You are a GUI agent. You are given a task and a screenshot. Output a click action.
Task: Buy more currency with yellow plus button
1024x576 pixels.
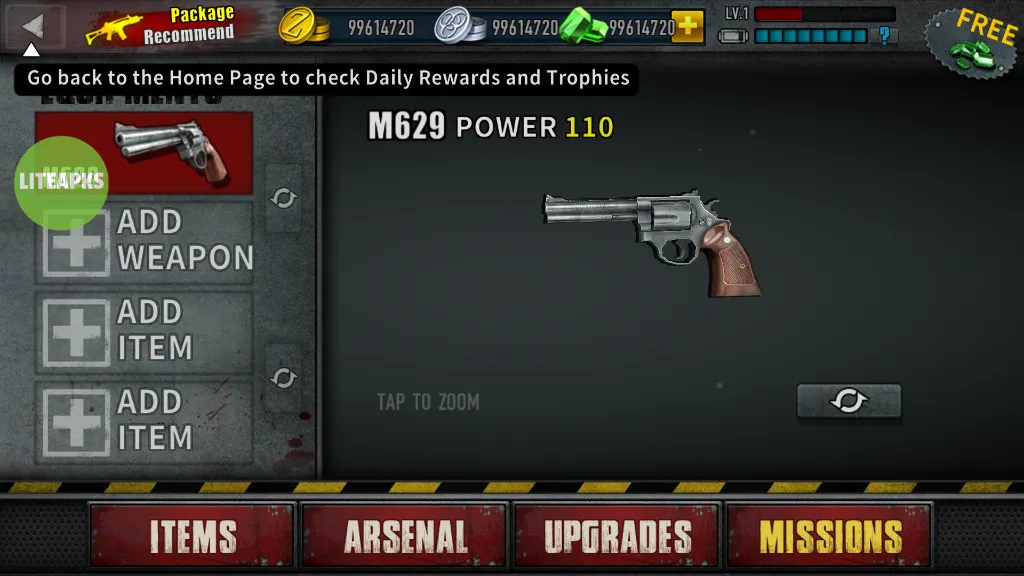coord(687,26)
